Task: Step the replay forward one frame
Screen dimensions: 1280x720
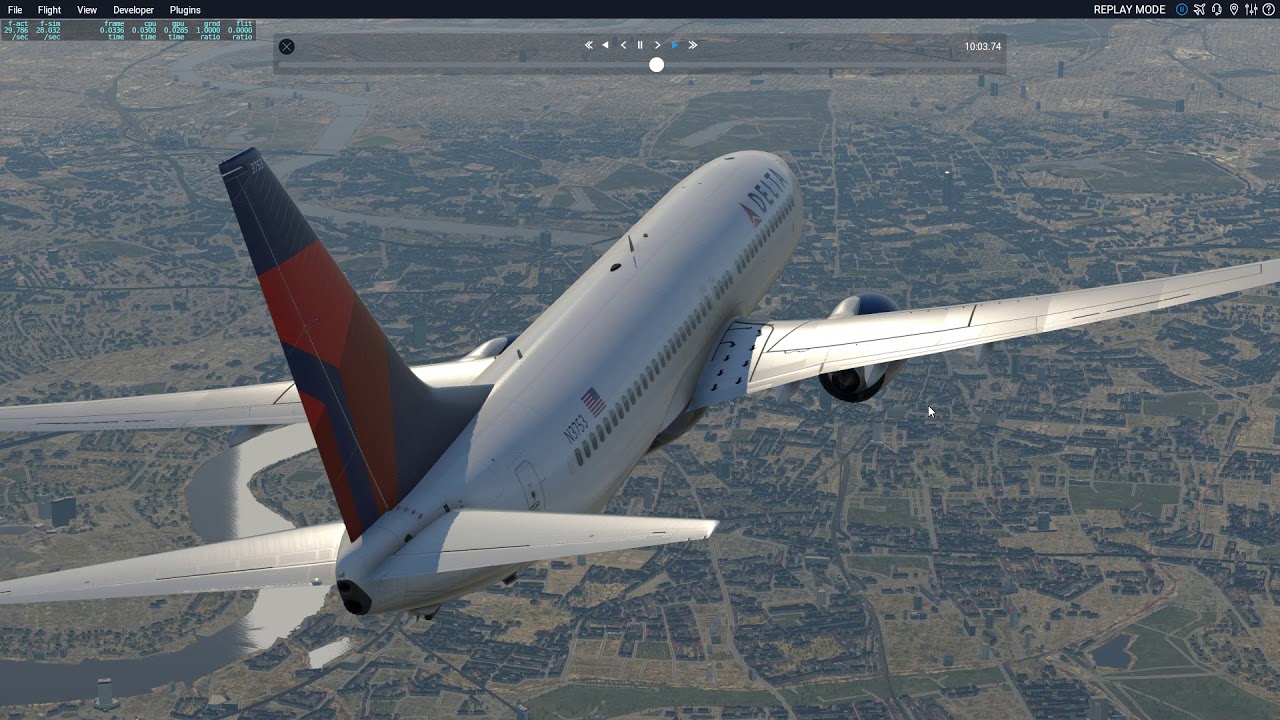Action: [657, 45]
